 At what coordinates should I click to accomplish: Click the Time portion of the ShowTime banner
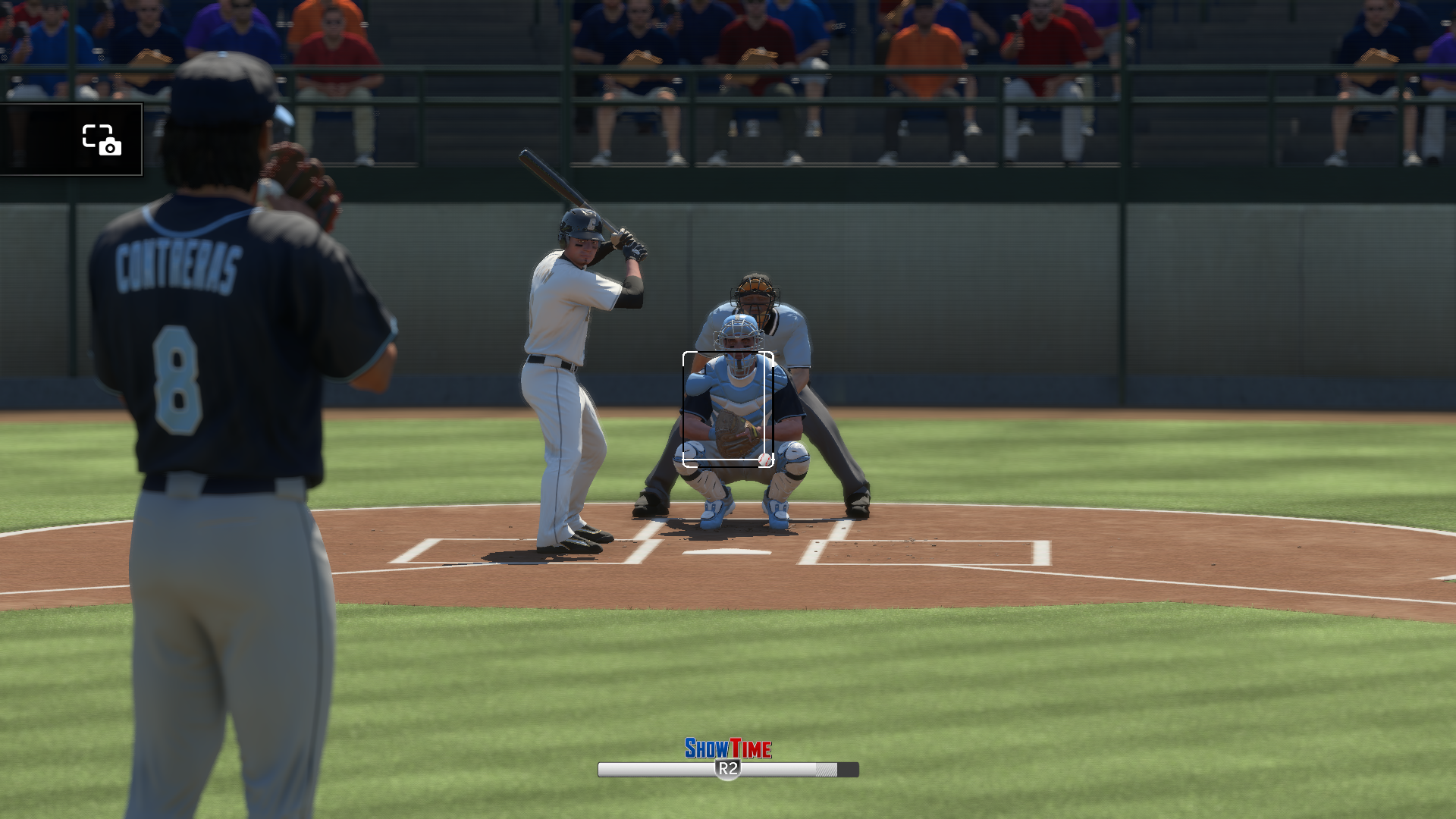pos(751,746)
